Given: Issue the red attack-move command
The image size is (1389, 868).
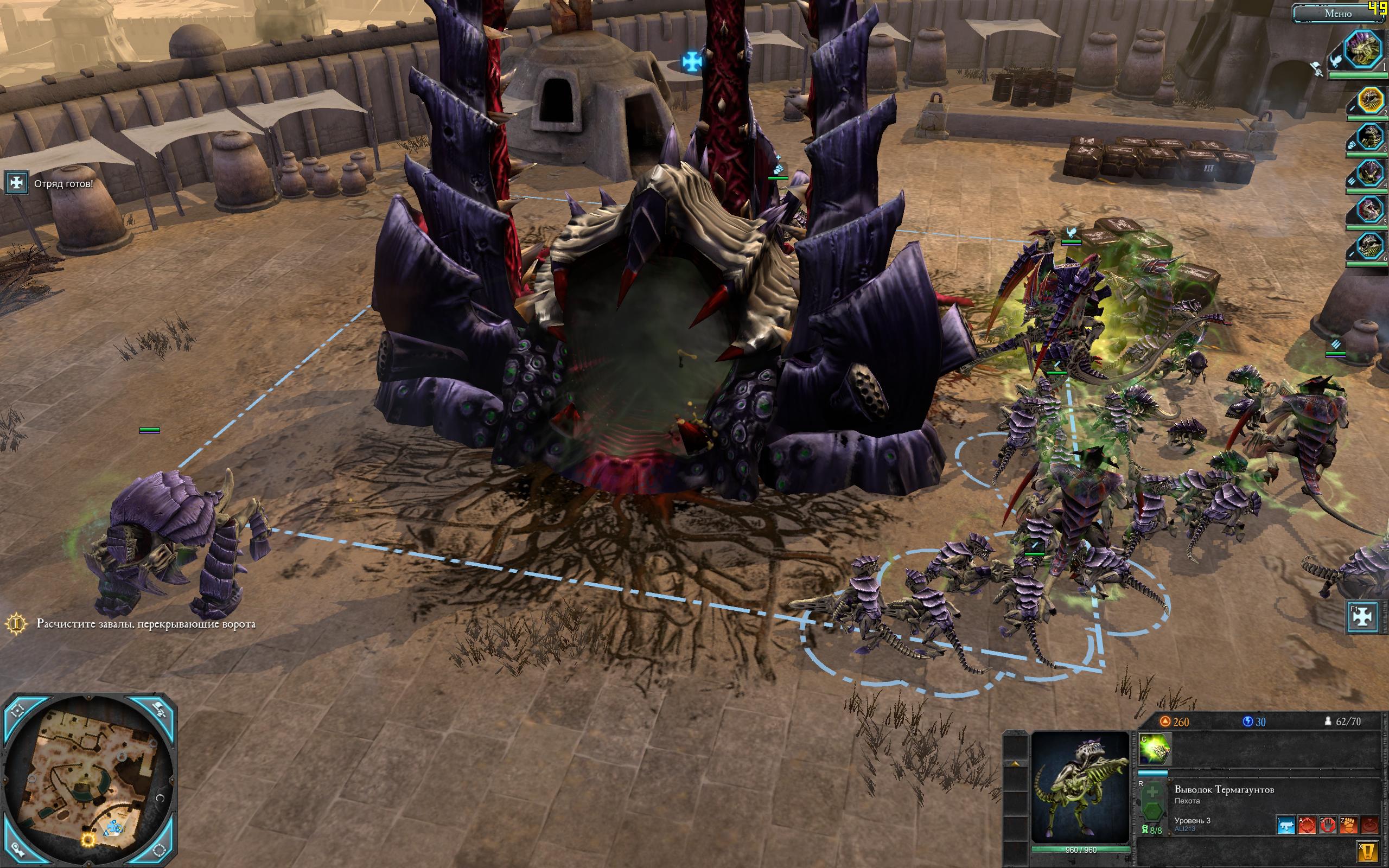Looking at the screenshot, I should [x=1308, y=825].
